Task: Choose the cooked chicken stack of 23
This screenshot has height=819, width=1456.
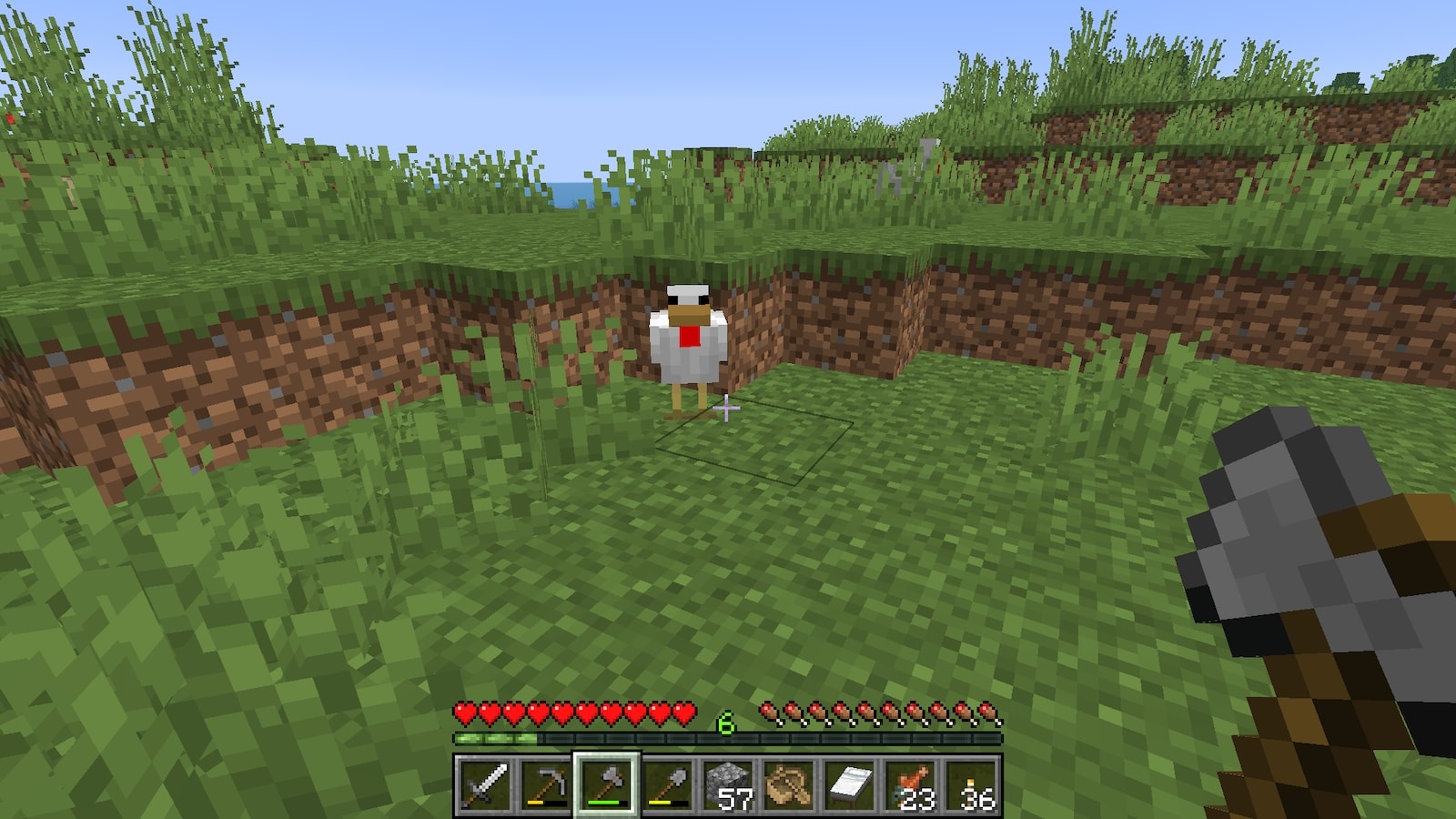Action: click(911, 784)
